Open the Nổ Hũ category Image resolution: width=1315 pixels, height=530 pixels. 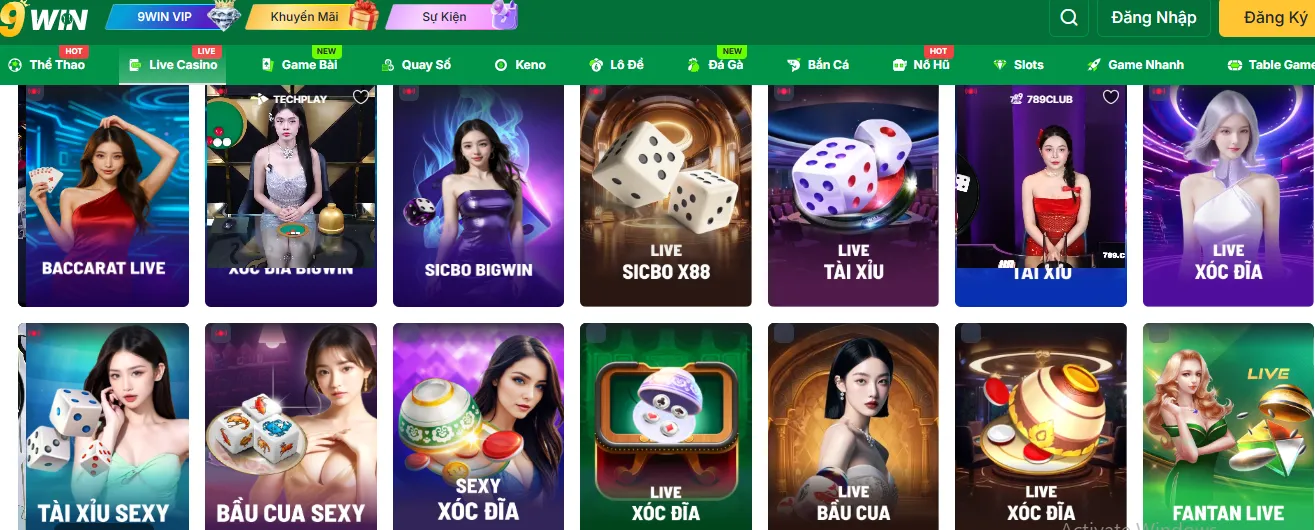(921, 65)
